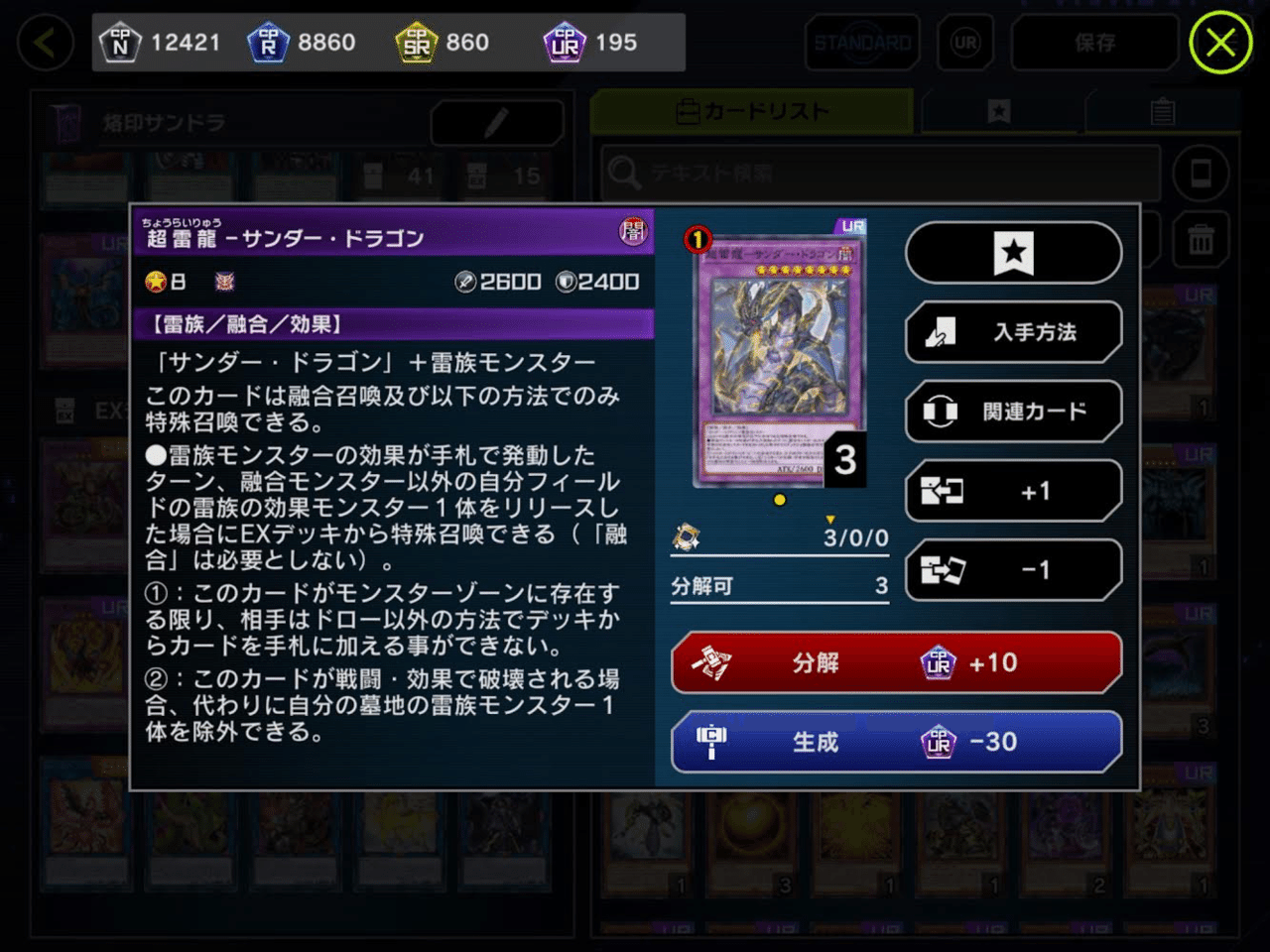
Task: Toggle the favorite star for this card
Action: click(x=1013, y=253)
